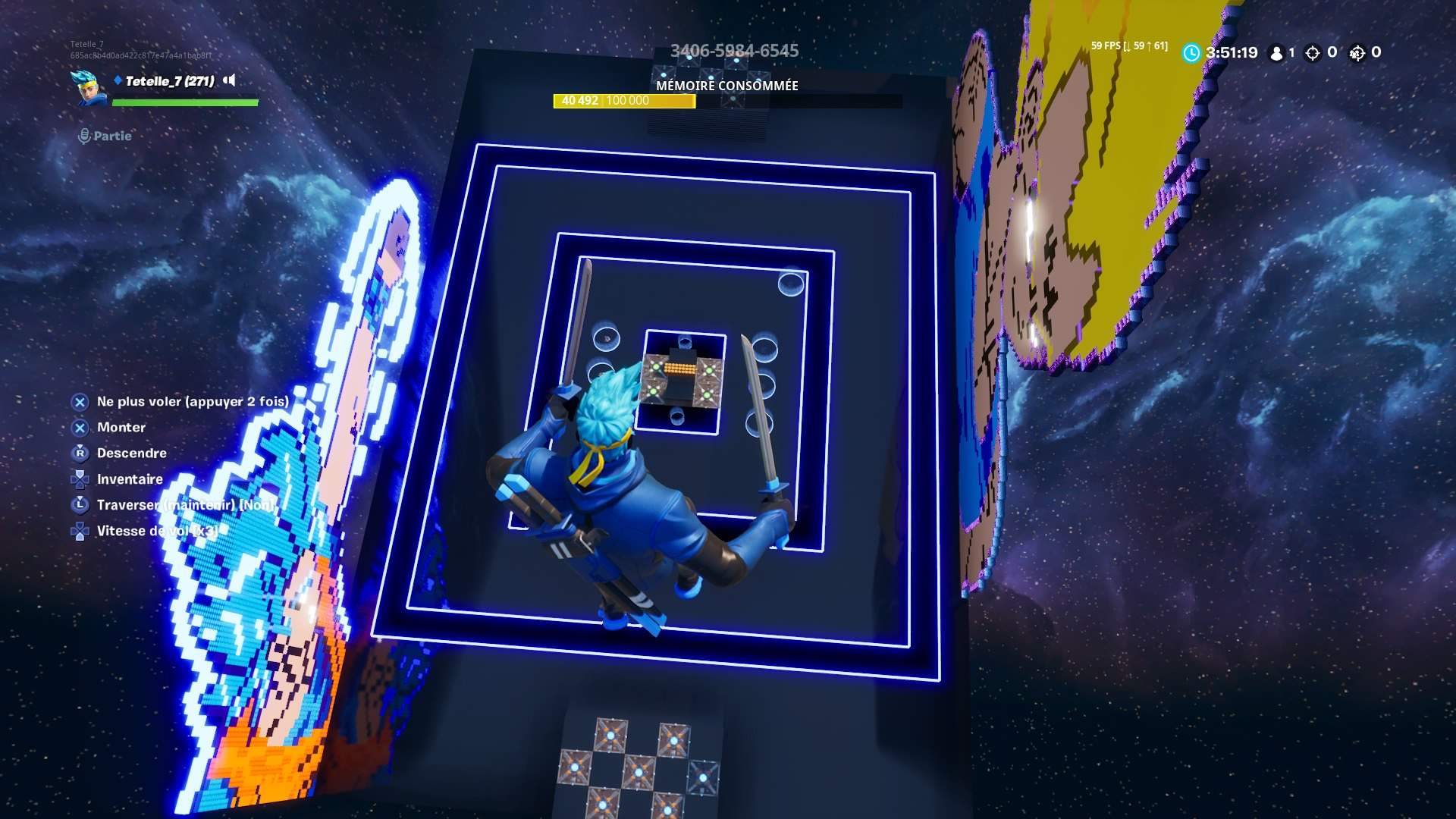Toggle Ne plus voler with the X prompt
Image resolution: width=1456 pixels, height=819 pixels.
point(80,402)
